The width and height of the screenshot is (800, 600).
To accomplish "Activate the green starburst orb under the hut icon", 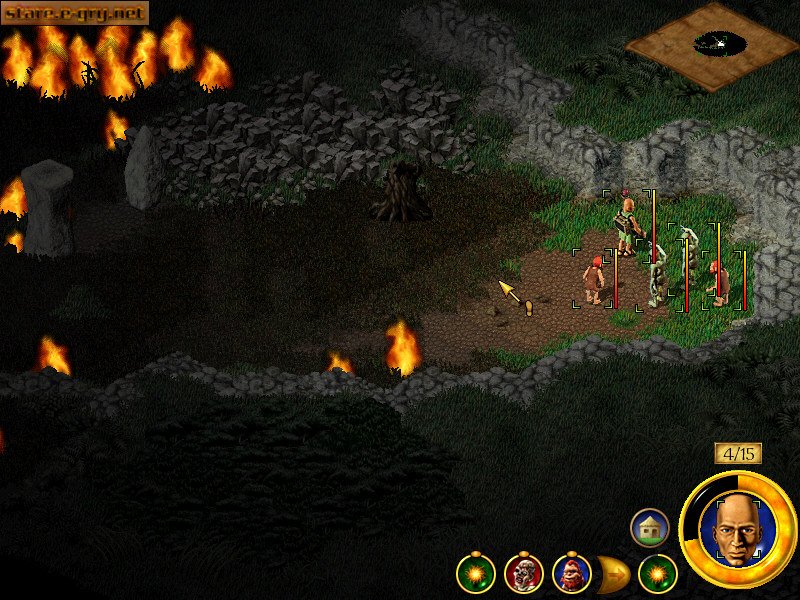I will pos(658,573).
